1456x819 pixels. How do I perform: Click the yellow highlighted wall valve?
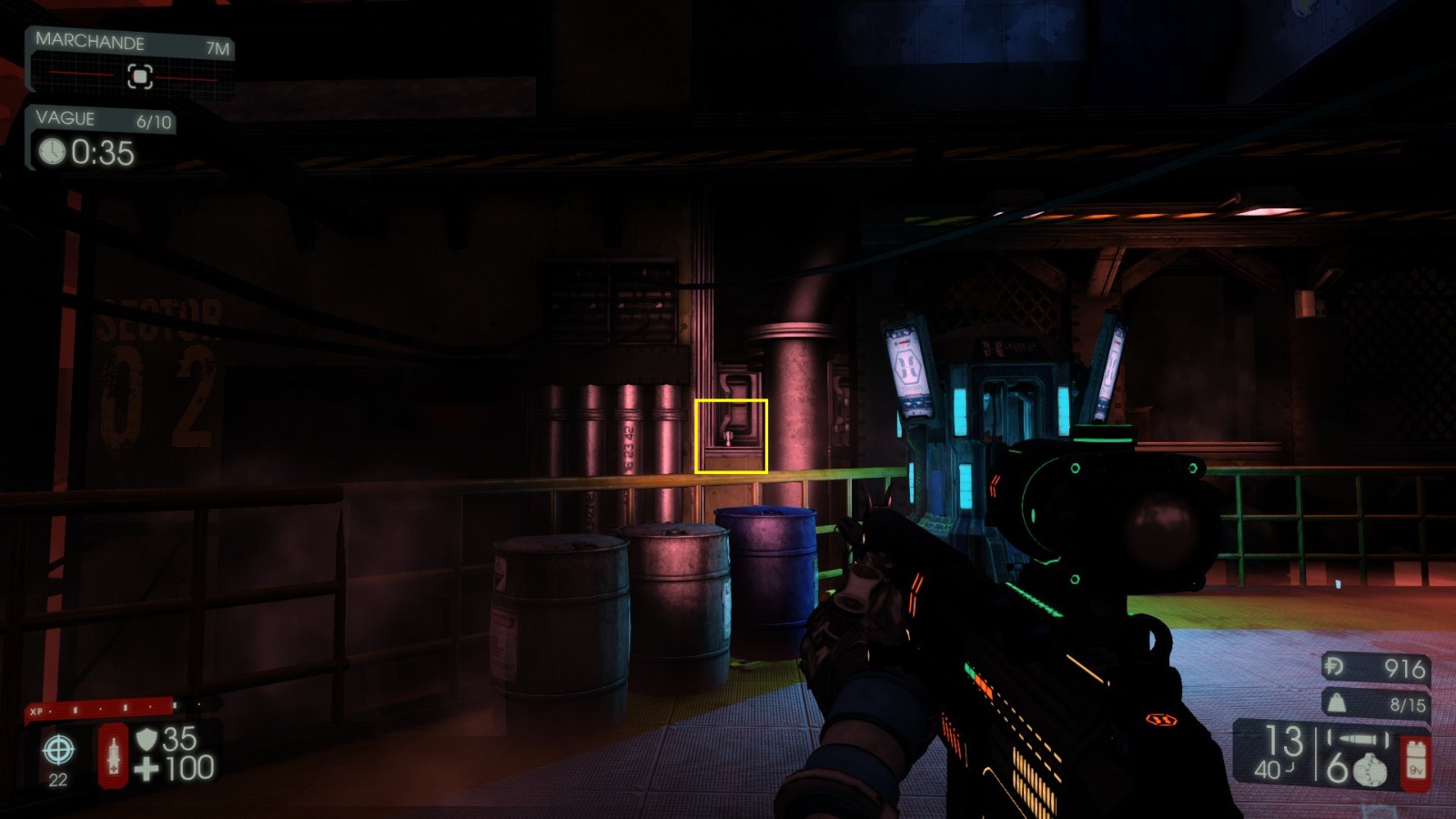733,437
